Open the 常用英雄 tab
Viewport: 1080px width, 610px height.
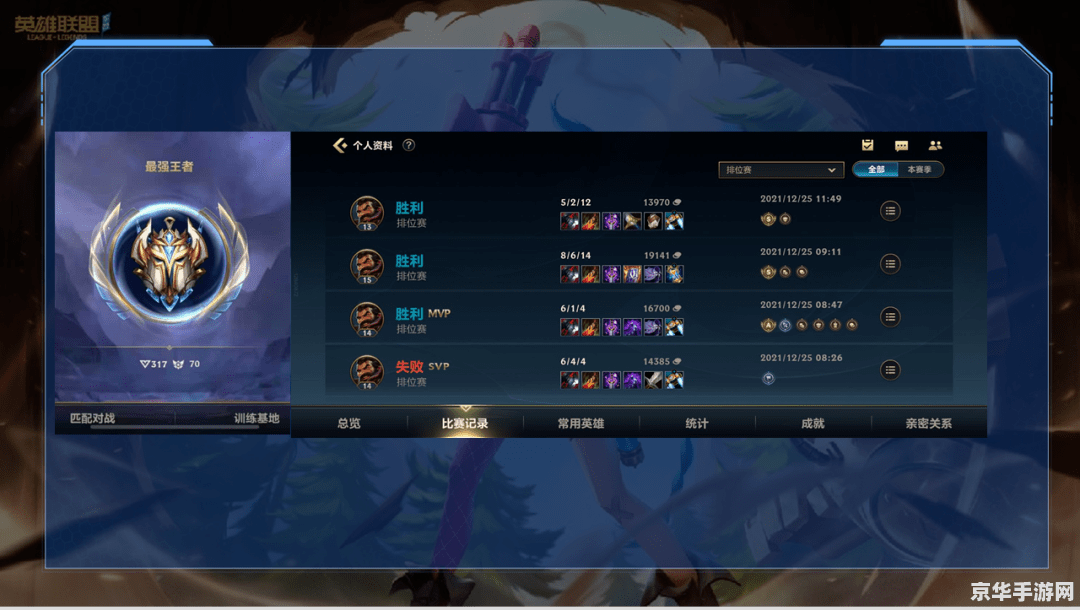581,424
